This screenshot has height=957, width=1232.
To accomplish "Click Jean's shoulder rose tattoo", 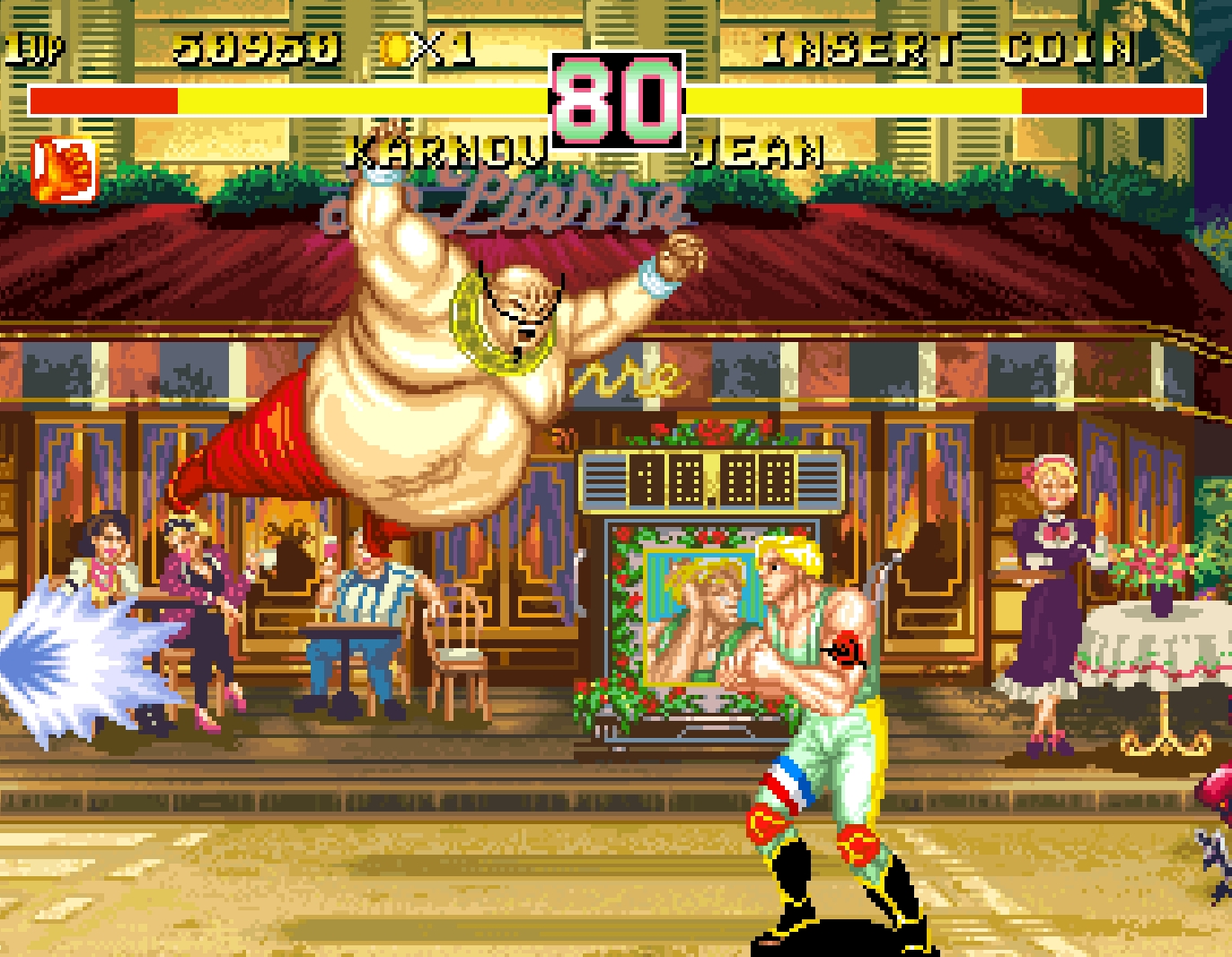I will pyautogui.click(x=849, y=650).
